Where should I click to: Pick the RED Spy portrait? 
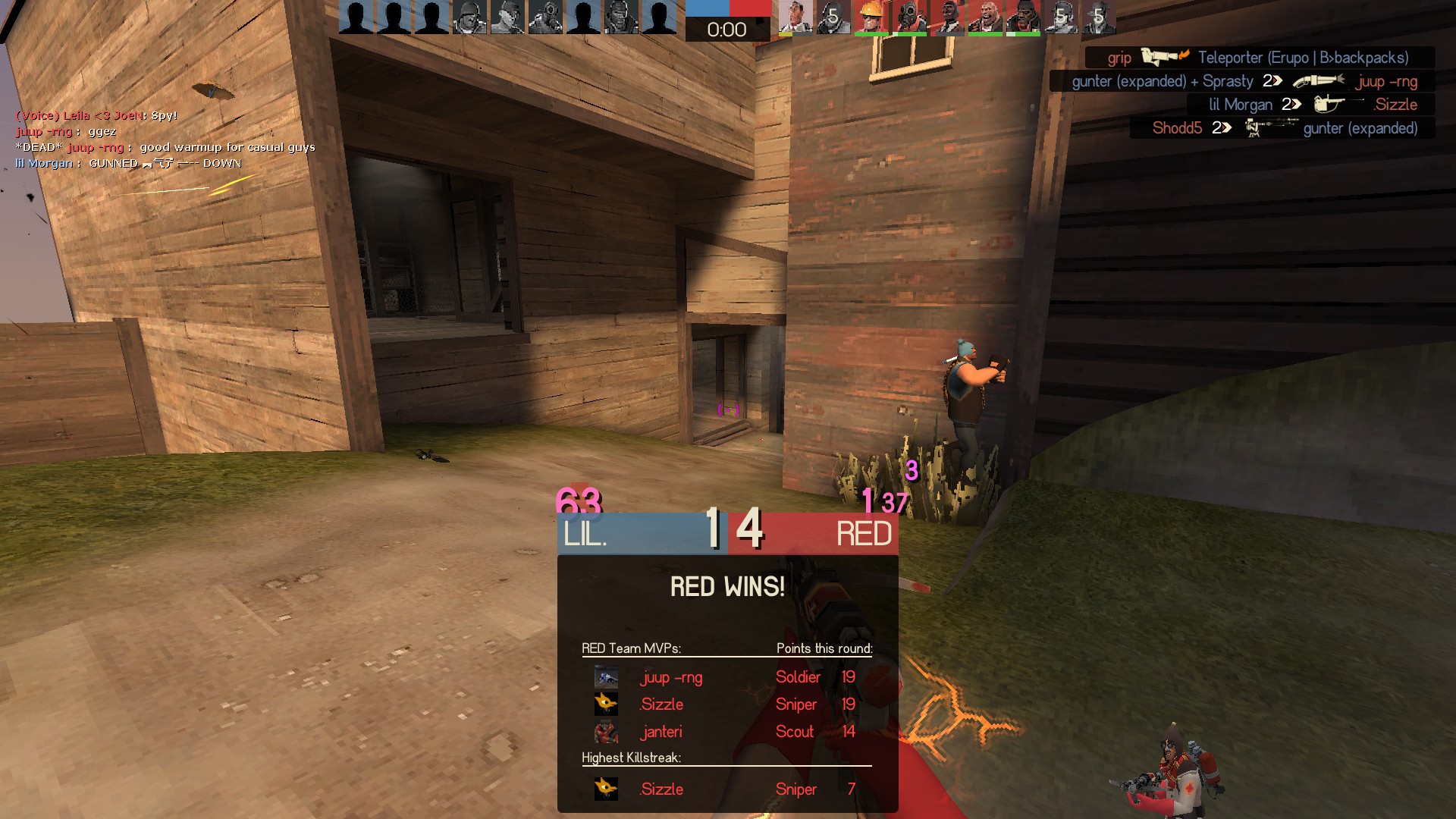point(946,17)
